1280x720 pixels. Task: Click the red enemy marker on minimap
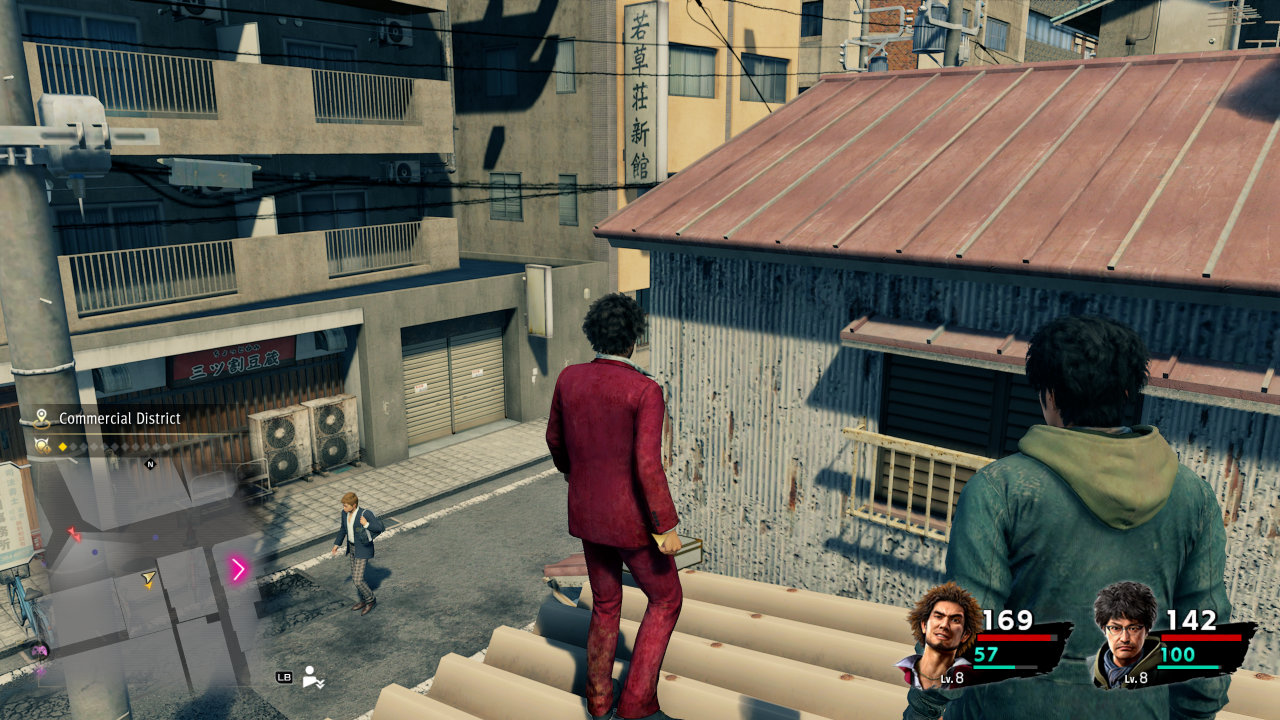[73, 534]
